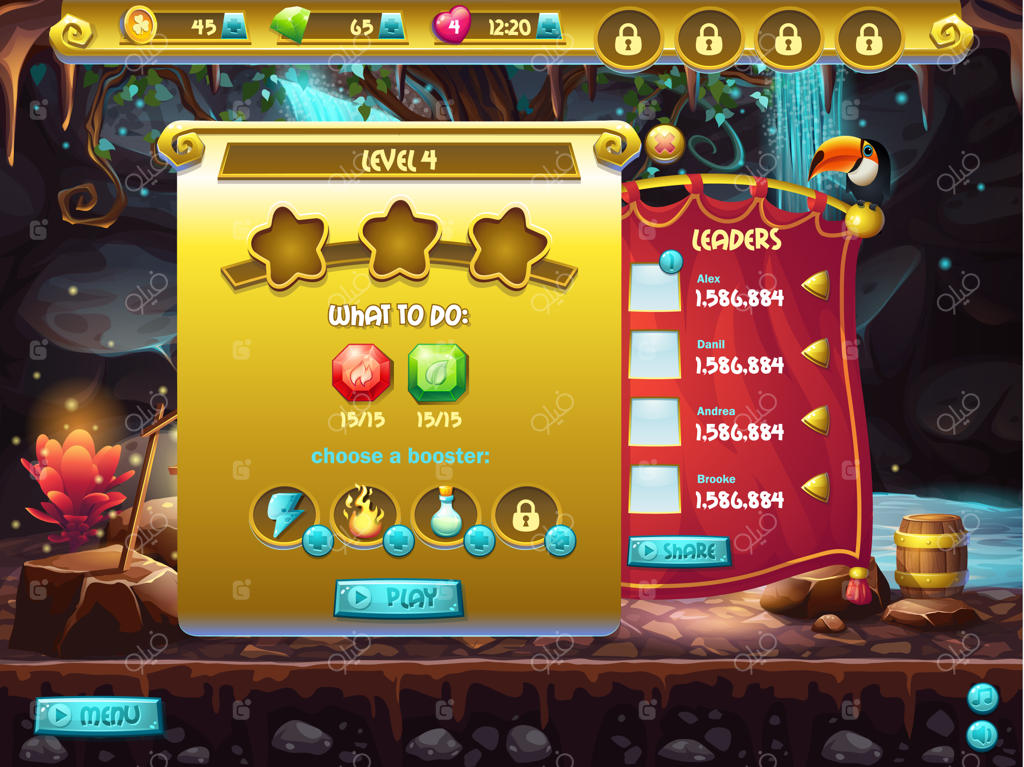Viewport: 1024px width, 767px height.
Task: Open the Menu button
Action: coord(98,716)
